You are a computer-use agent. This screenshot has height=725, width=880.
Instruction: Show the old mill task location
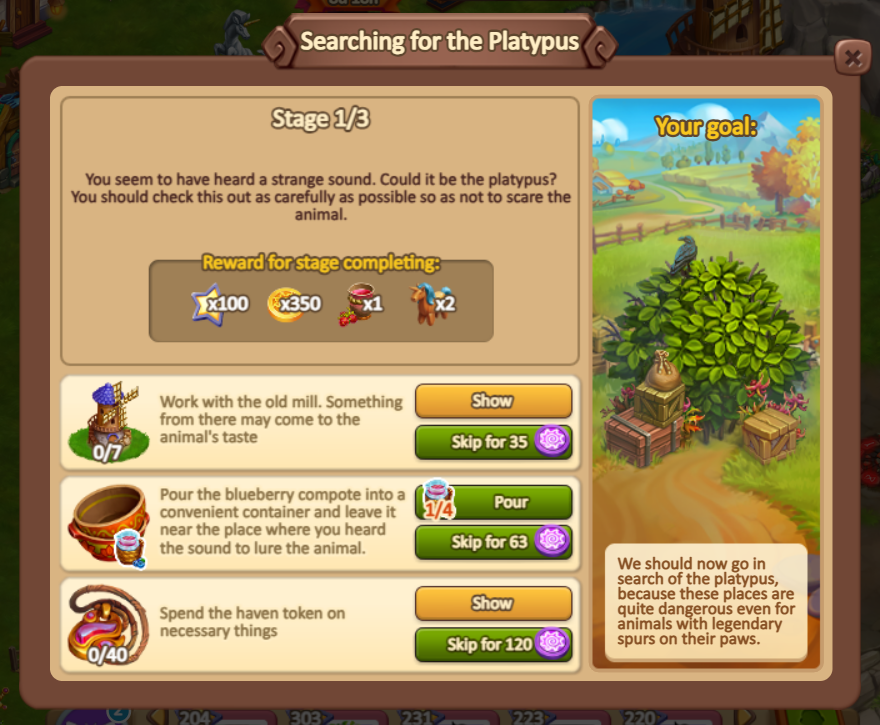pos(493,401)
